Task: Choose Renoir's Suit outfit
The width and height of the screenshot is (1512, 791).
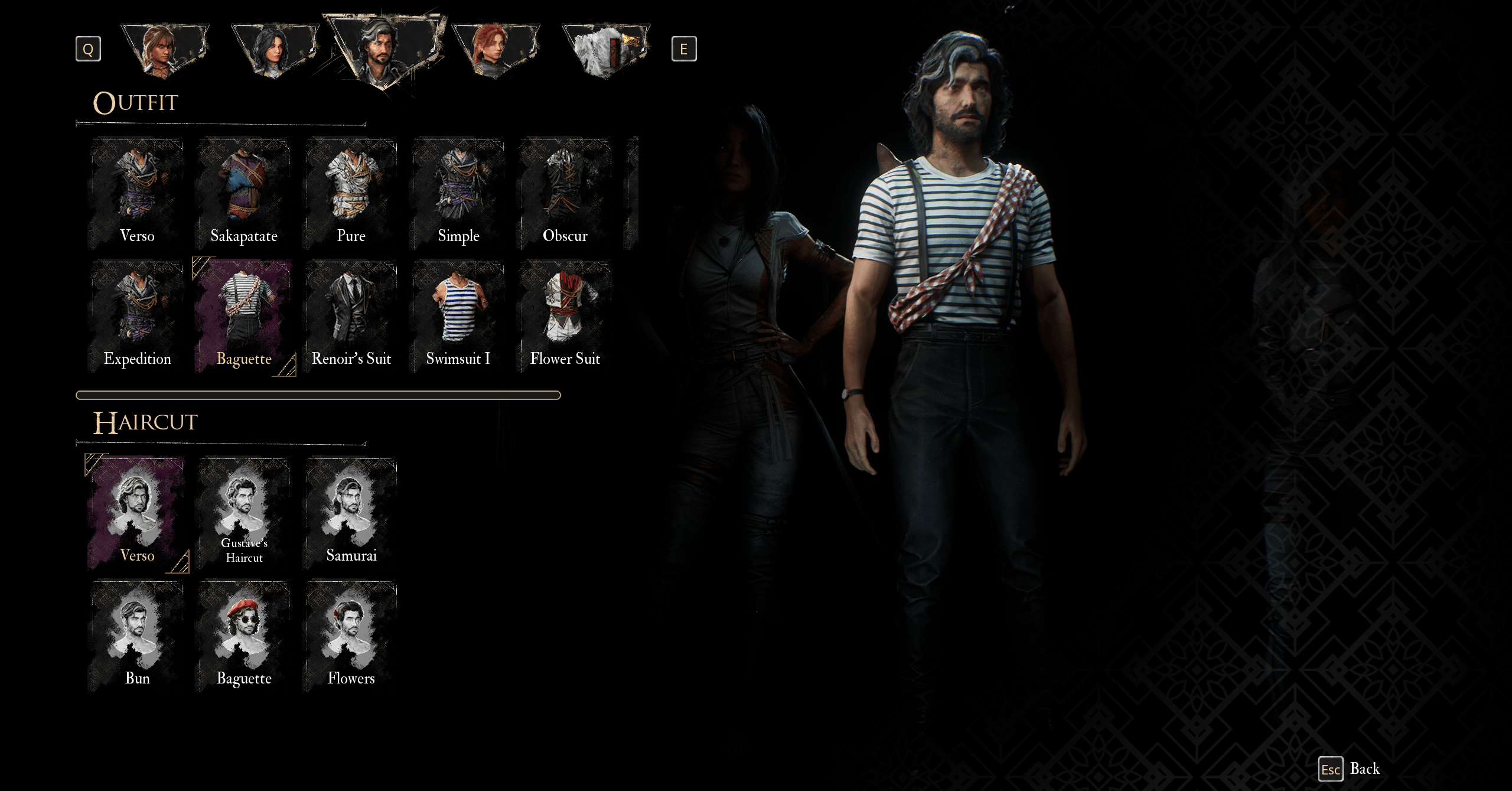Action: (351, 317)
